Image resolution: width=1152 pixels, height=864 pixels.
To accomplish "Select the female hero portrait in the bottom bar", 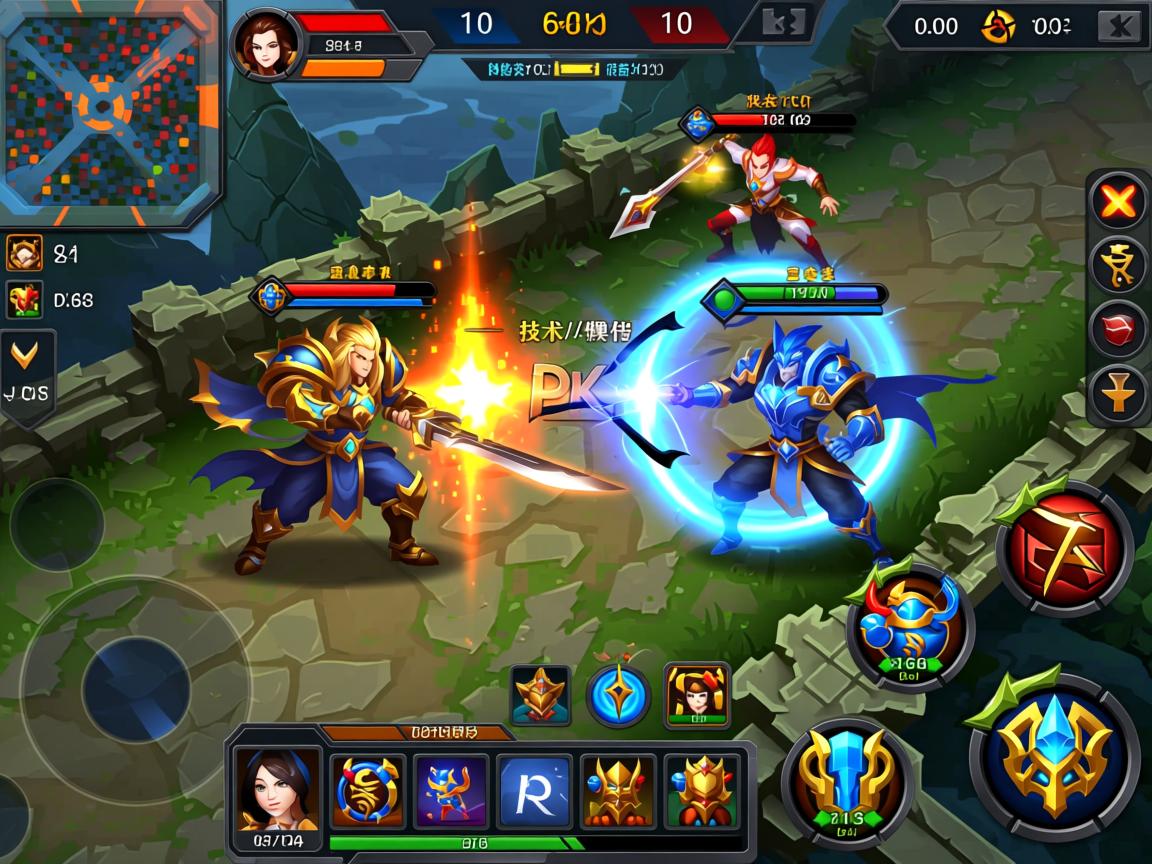I will click(x=277, y=789).
